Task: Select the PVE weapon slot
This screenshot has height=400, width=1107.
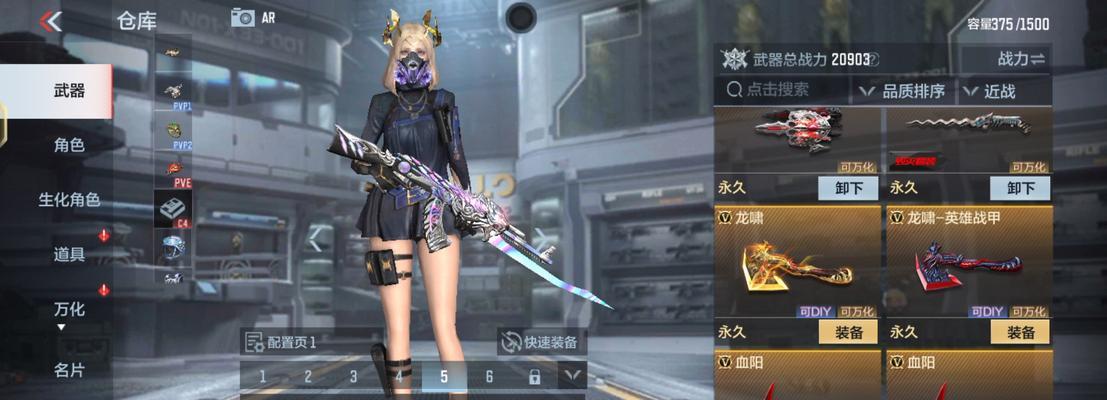Action: tap(174, 171)
